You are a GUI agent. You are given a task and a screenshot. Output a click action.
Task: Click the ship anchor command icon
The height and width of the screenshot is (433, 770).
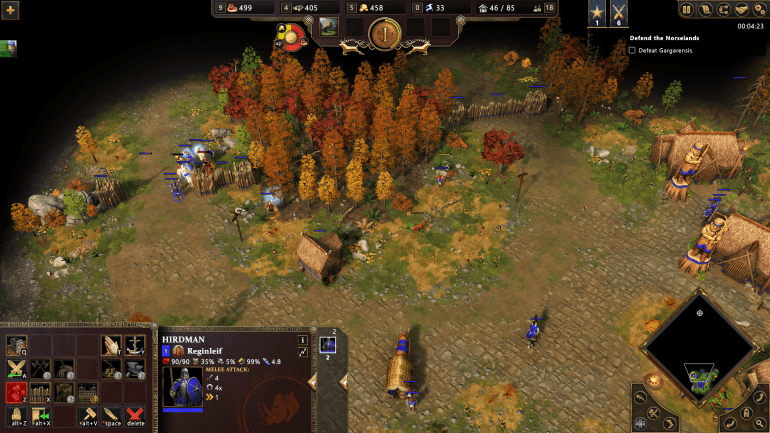(x=134, y=346)
